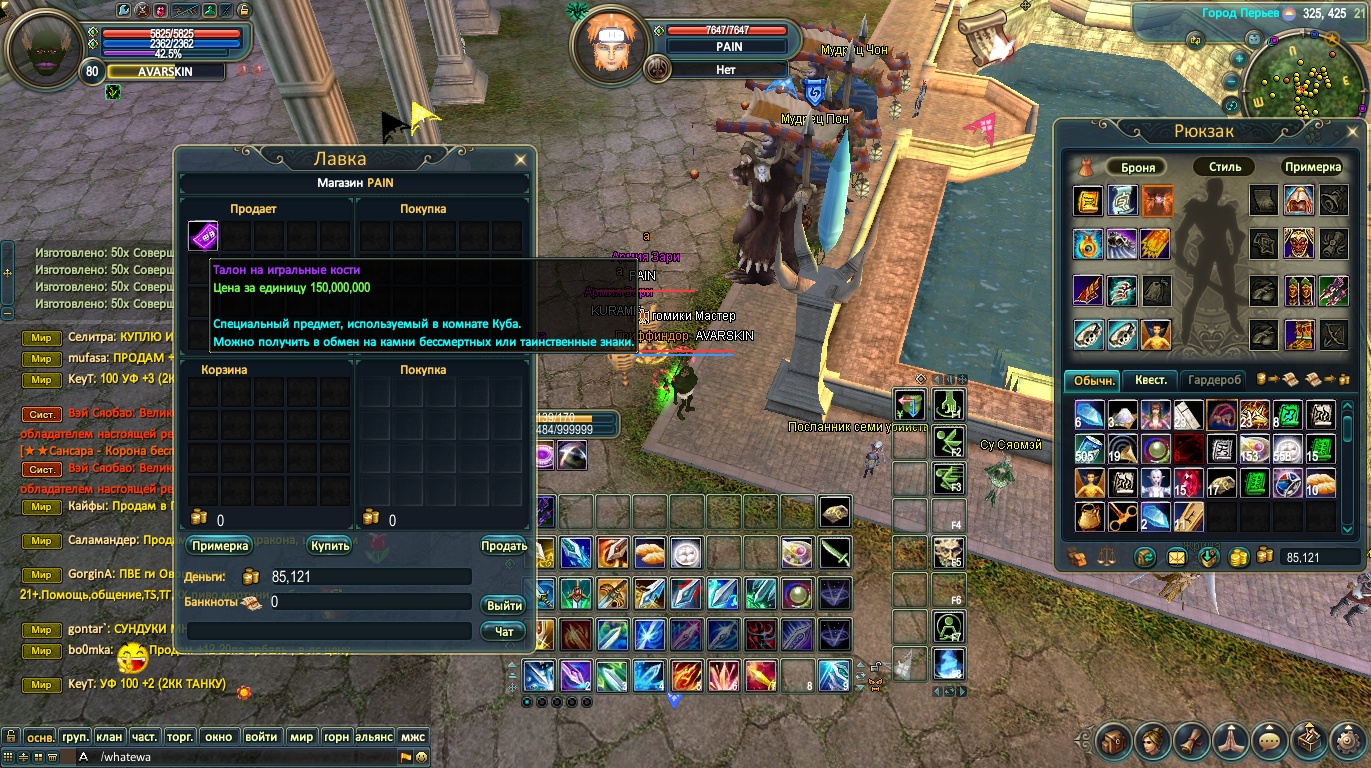Open the emoji smiley picker in chat
Viewport: 1371px width, 768px height.
pyautogui.click(x=421, y=757)
